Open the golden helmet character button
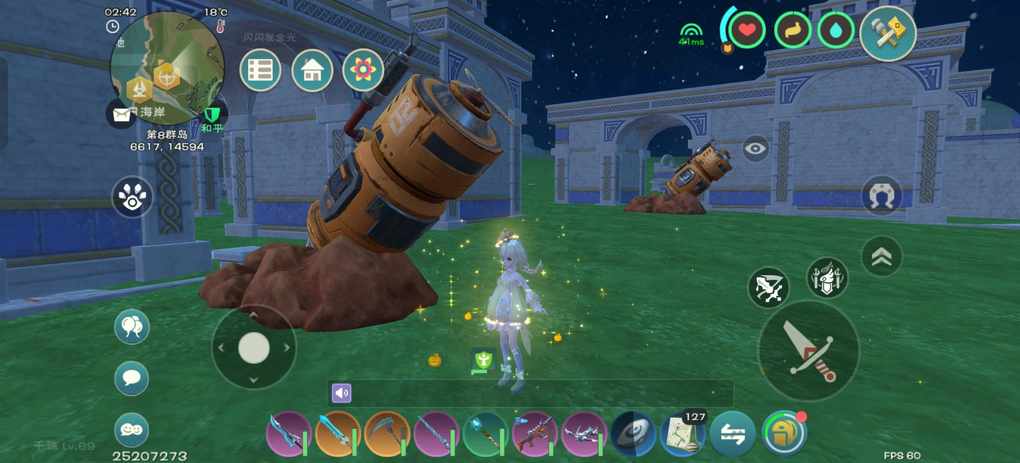Viewport: 1020px width, 463px height. tap(784, 433)
